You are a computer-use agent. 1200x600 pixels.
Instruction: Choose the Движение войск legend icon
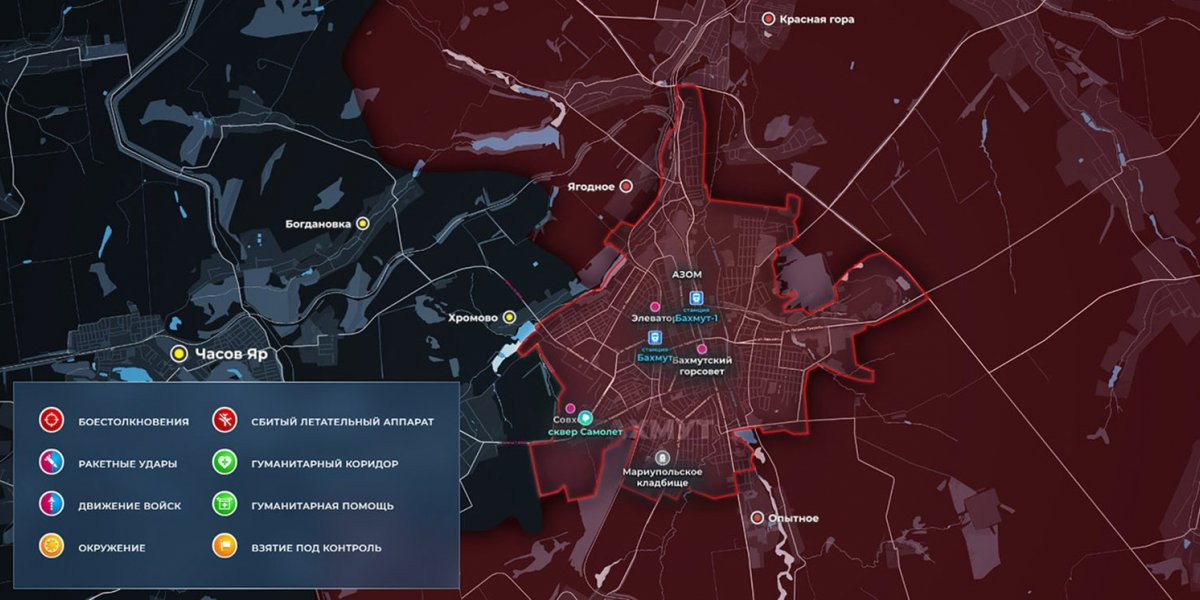coord(51,505)
